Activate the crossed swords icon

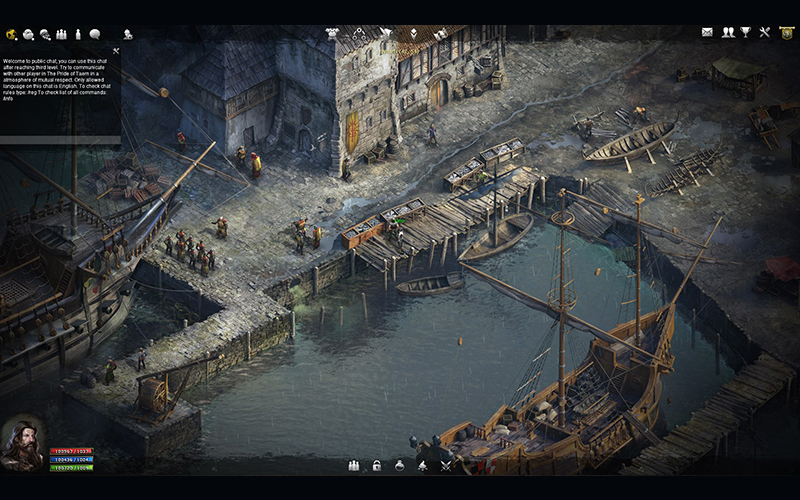point(446,465)
